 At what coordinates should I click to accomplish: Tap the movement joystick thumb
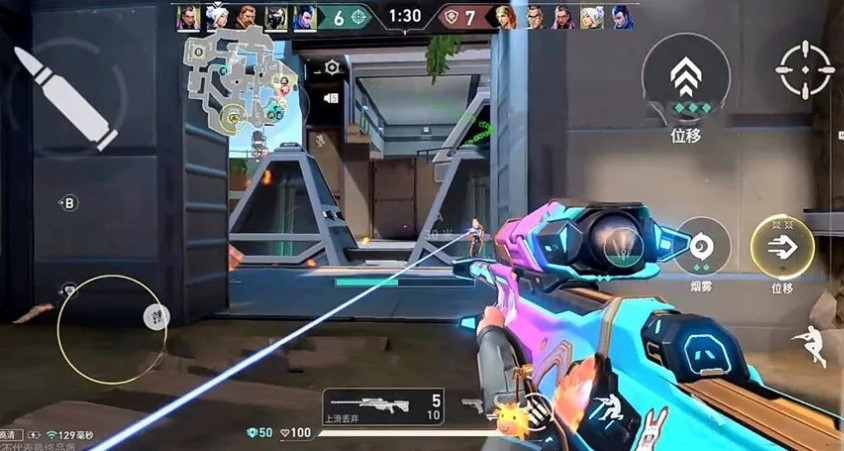[155, 317]
